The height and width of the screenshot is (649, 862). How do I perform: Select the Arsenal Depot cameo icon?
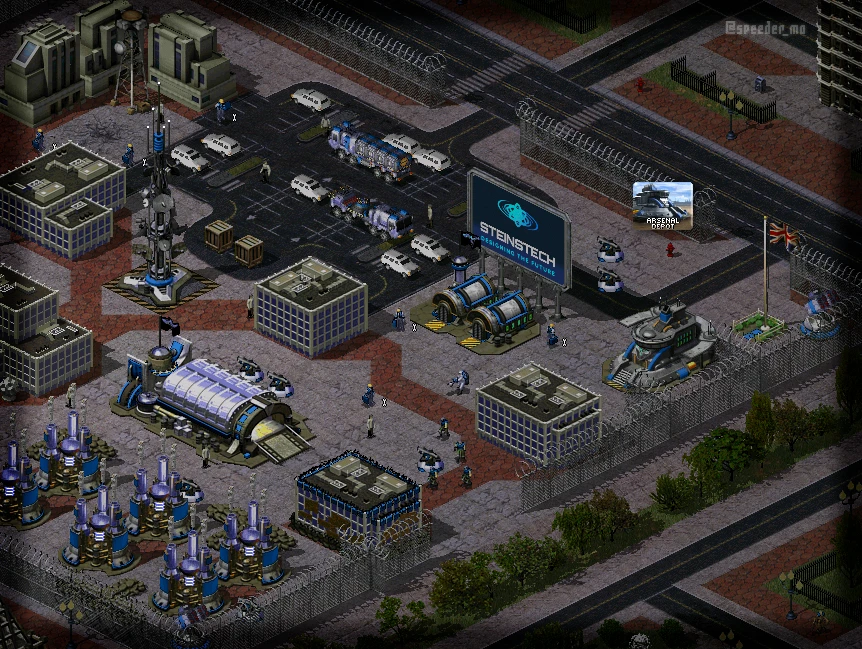[662, 206]
